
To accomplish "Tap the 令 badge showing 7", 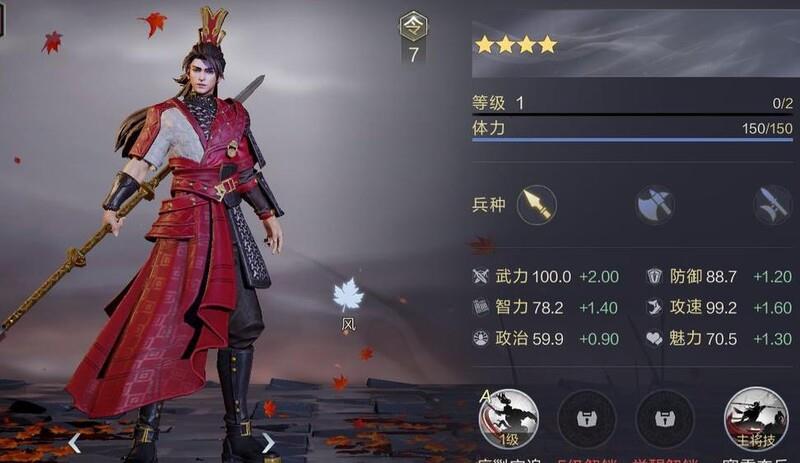I will click(413, 38).
